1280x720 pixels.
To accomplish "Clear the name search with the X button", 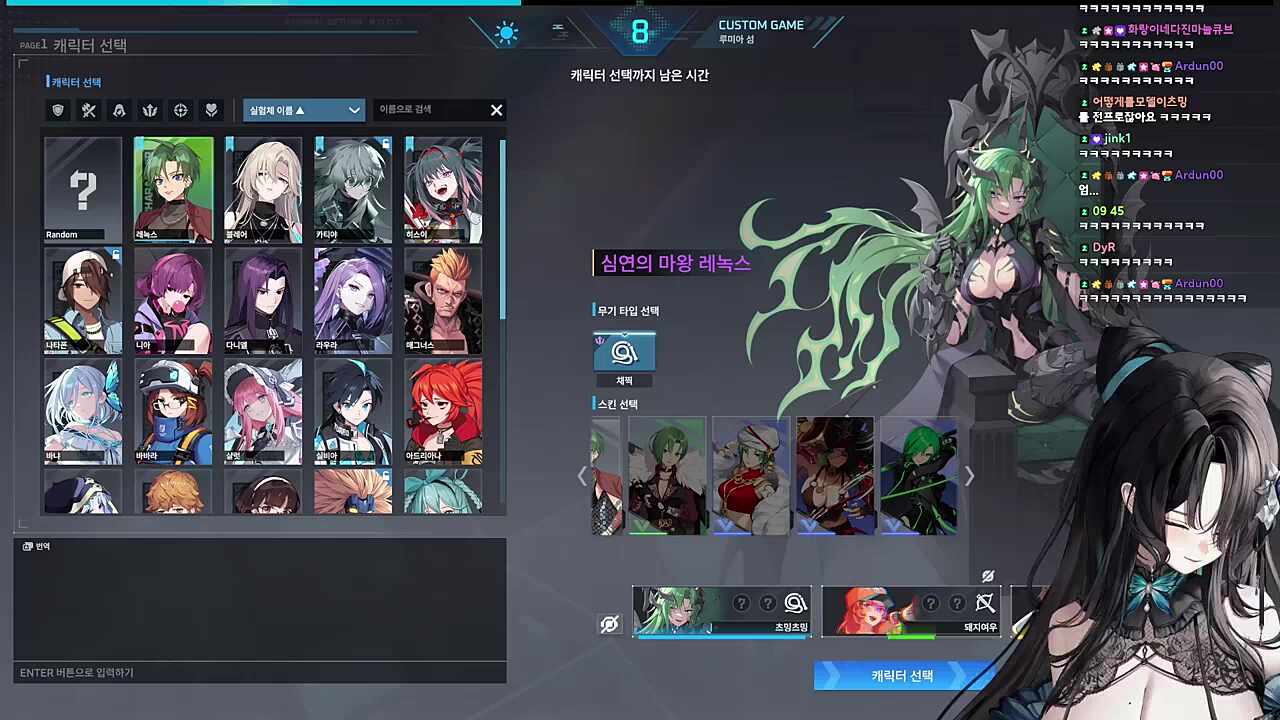I will [x=496, y=110].
